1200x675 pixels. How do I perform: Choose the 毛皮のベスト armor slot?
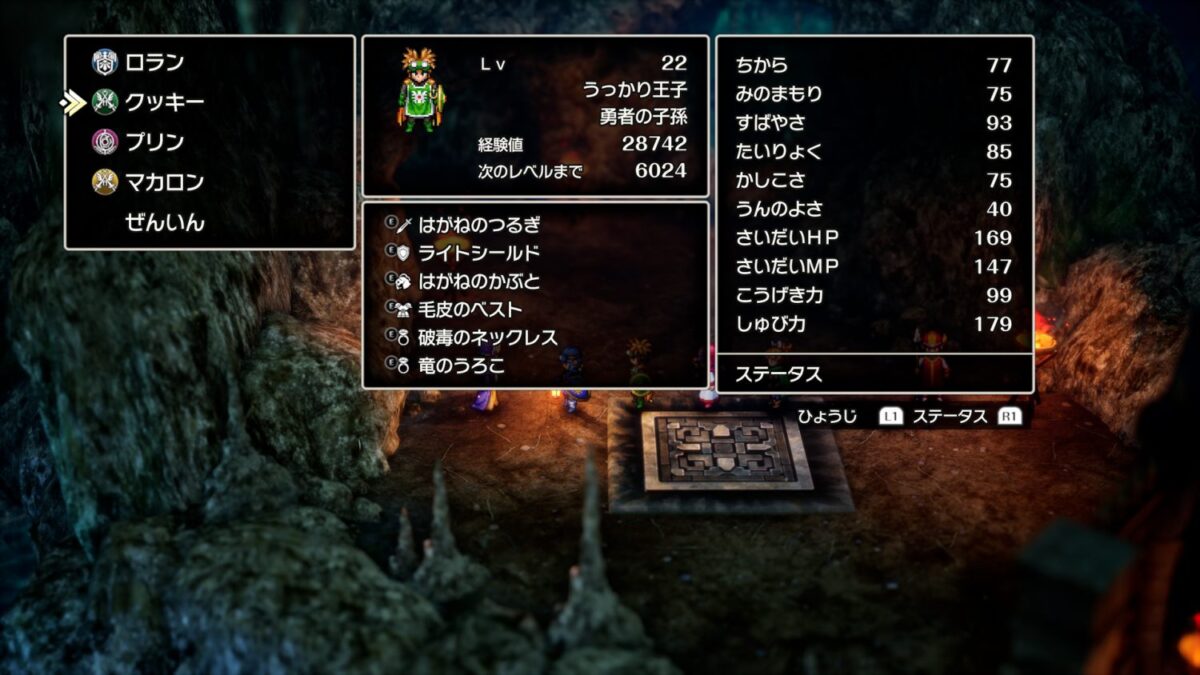tap(470, 309)
